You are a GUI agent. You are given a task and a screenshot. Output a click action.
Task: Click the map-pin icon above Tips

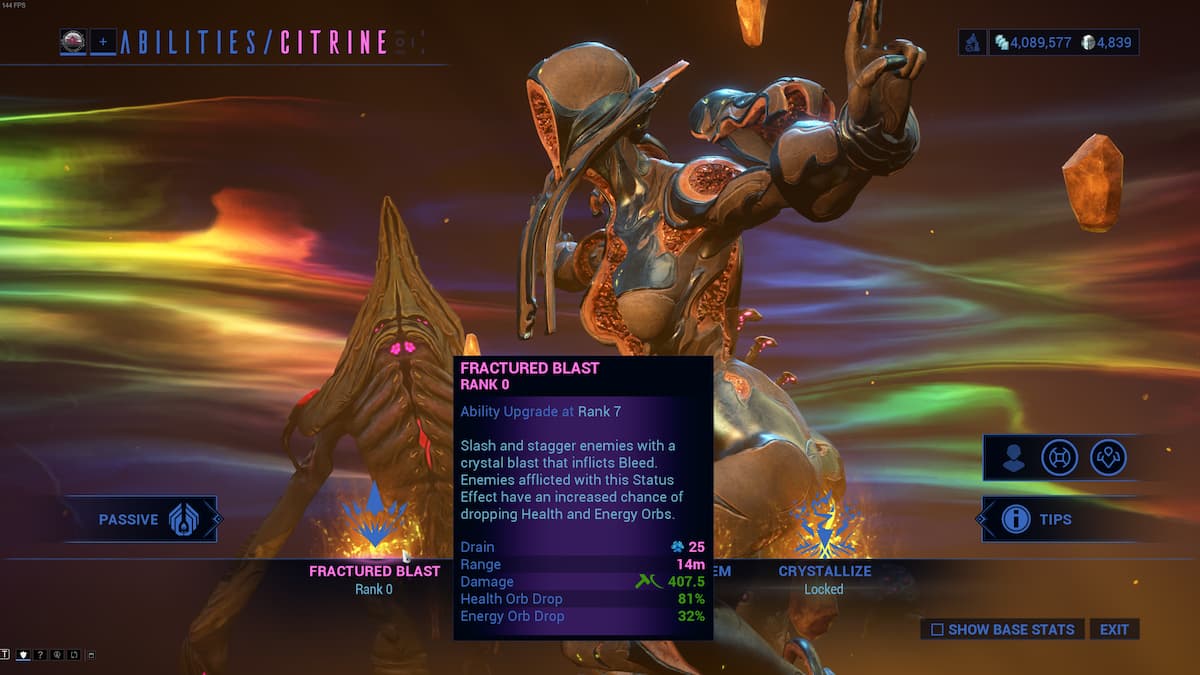1108,458
